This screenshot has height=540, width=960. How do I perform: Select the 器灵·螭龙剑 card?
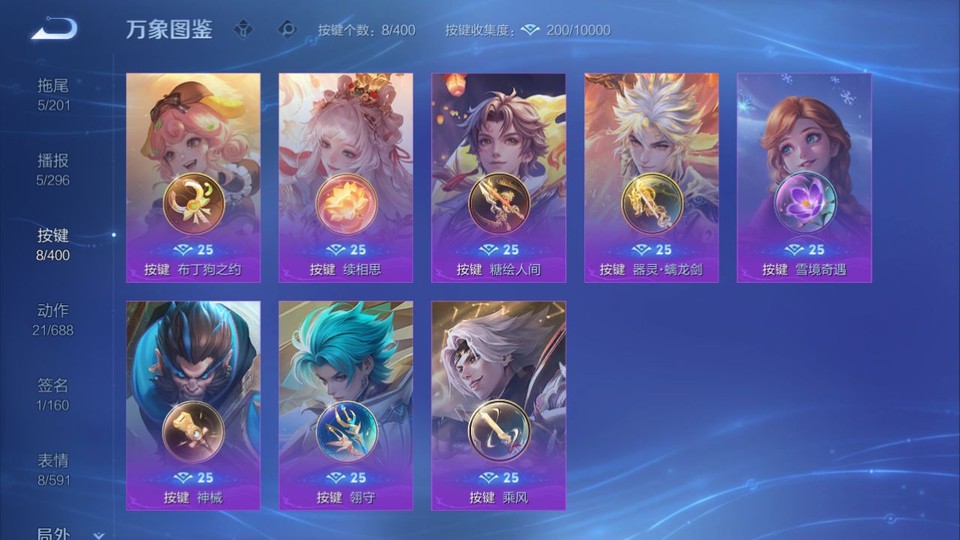tap(651, 177)
